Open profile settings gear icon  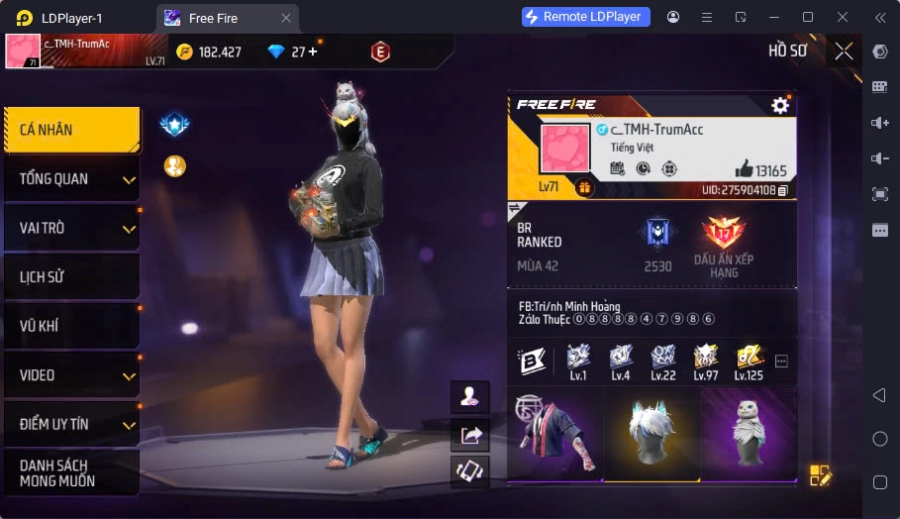point(780,105)
